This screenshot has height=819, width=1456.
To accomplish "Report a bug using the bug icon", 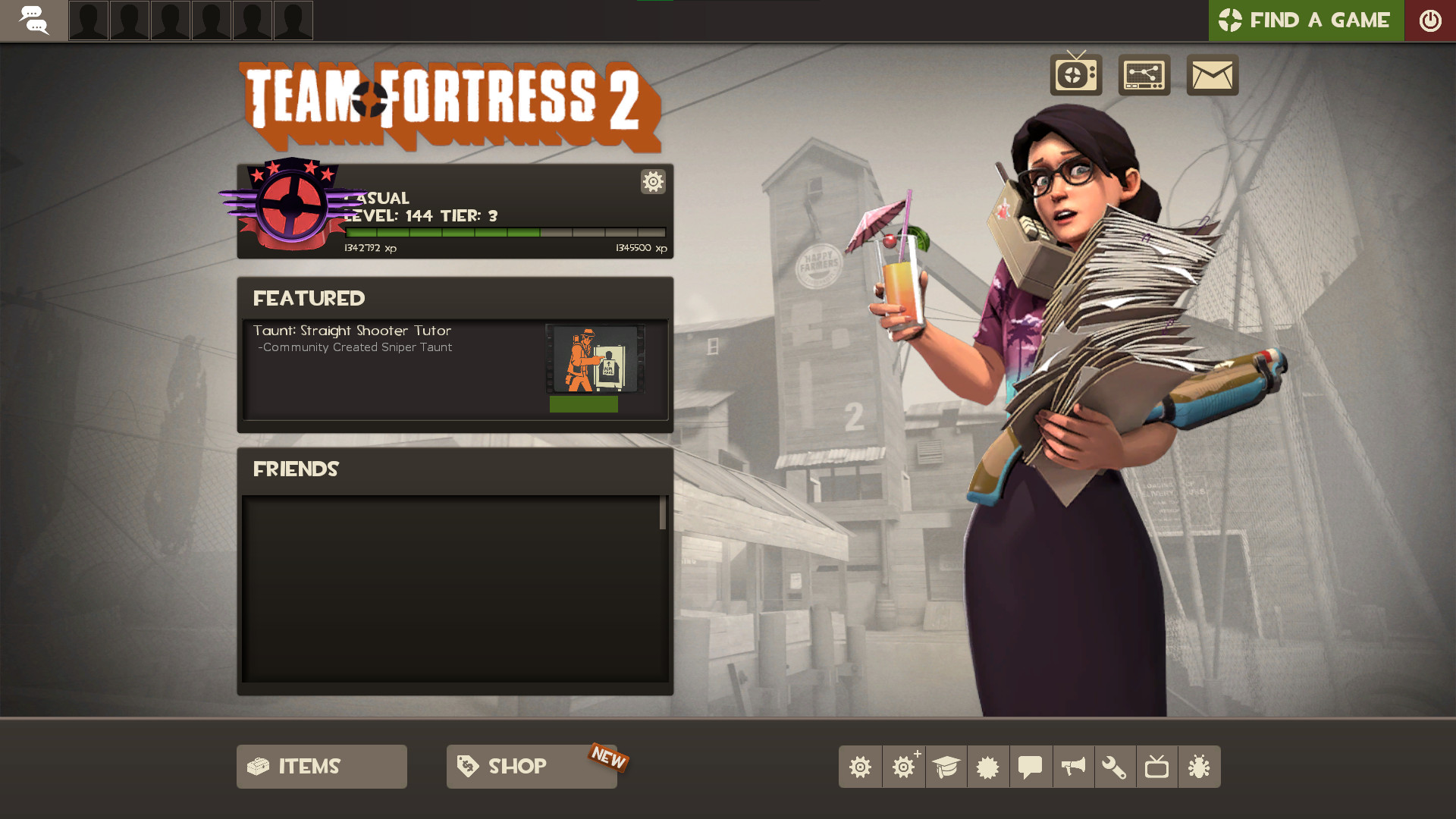I will 1198,767.
